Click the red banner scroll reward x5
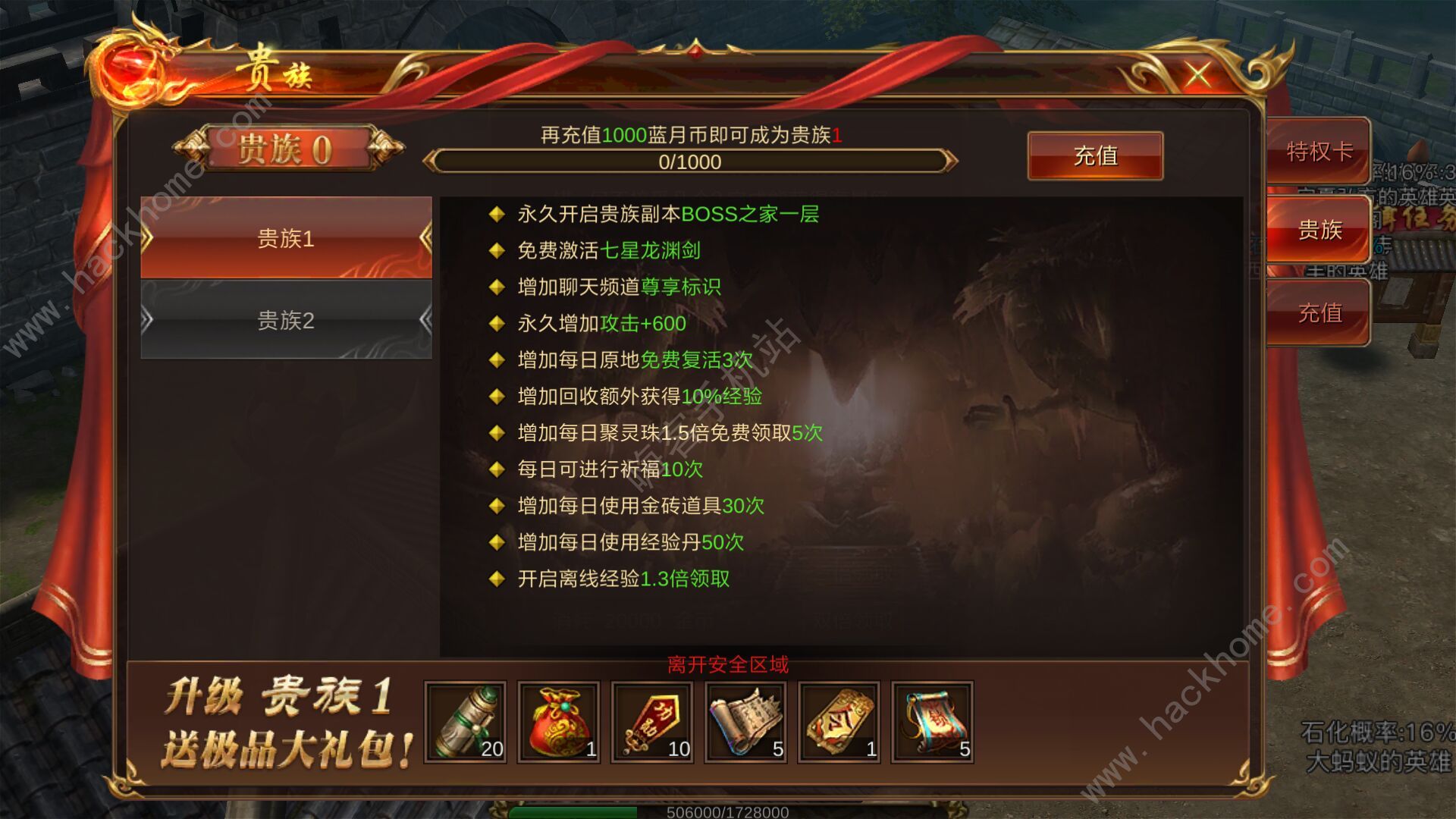 coord(932,722)
